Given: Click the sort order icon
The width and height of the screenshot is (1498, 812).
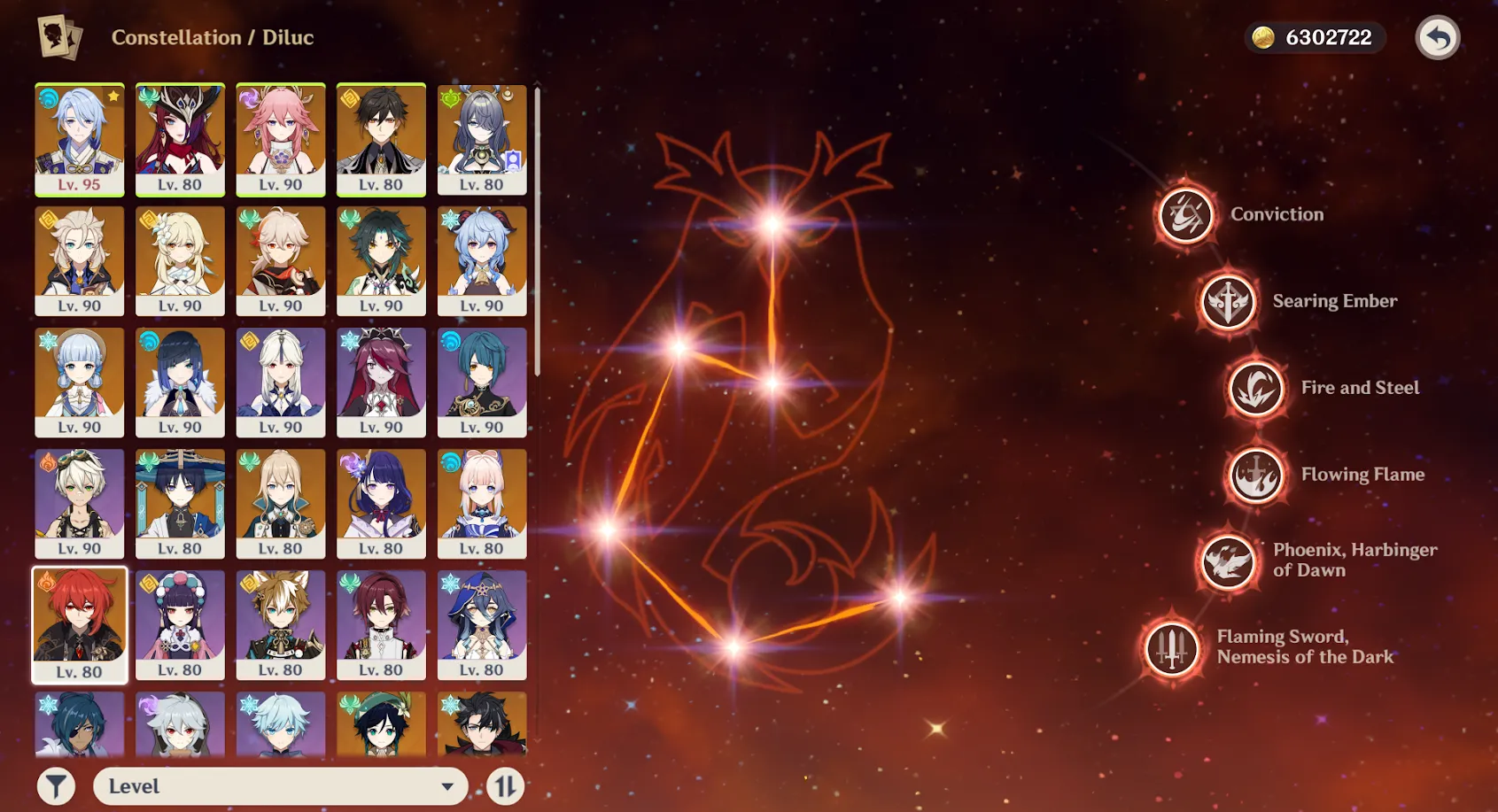Looking at the screenshot, I should point(506,785).
